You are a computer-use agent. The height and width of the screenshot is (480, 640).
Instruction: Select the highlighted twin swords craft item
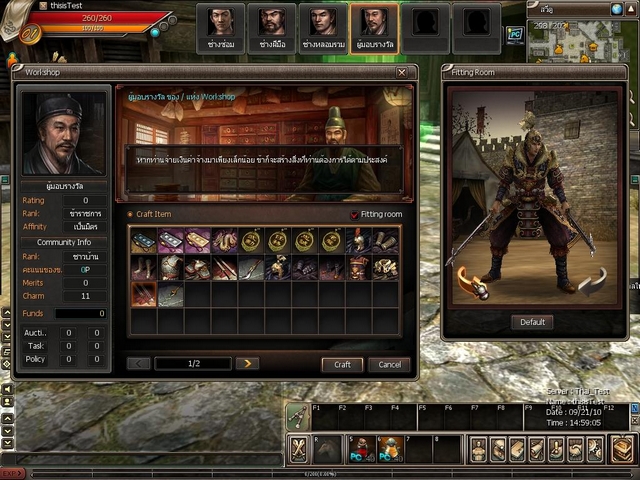pyautogui.click(x=143, y=293)
